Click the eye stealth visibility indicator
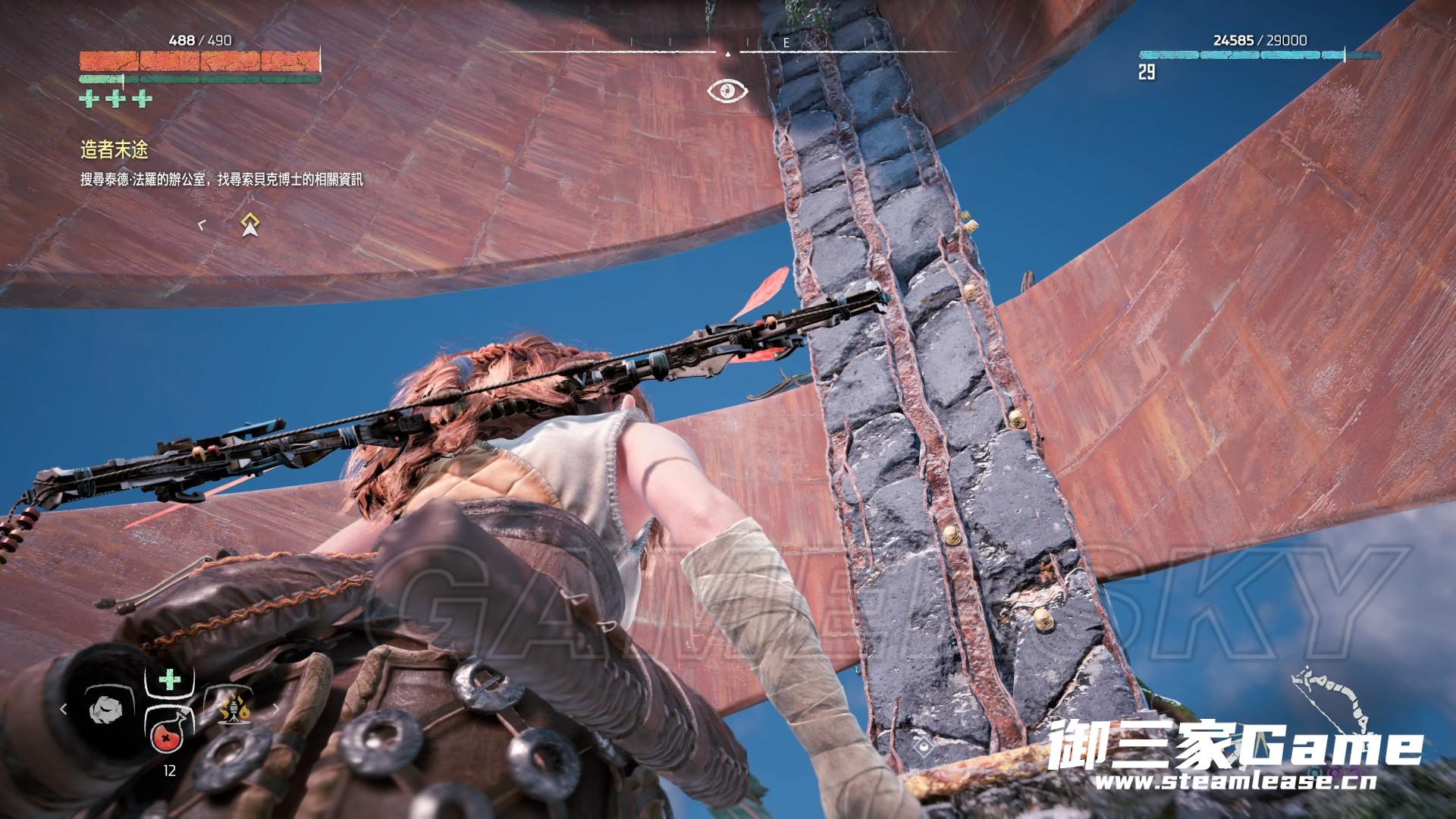 (x=728, y=91)
